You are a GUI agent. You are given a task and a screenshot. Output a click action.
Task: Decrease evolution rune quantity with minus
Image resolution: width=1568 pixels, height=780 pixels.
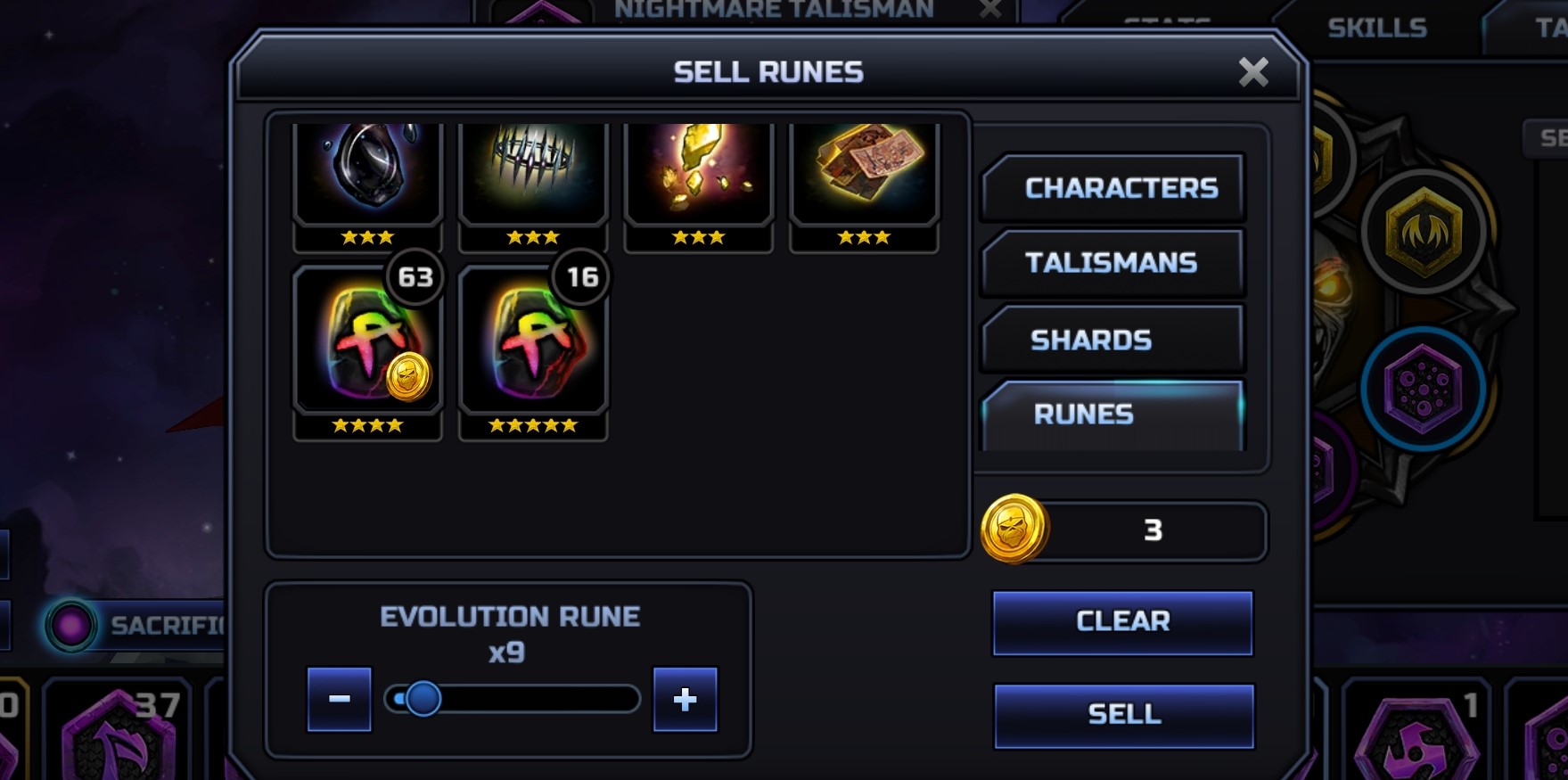[339, 699]
